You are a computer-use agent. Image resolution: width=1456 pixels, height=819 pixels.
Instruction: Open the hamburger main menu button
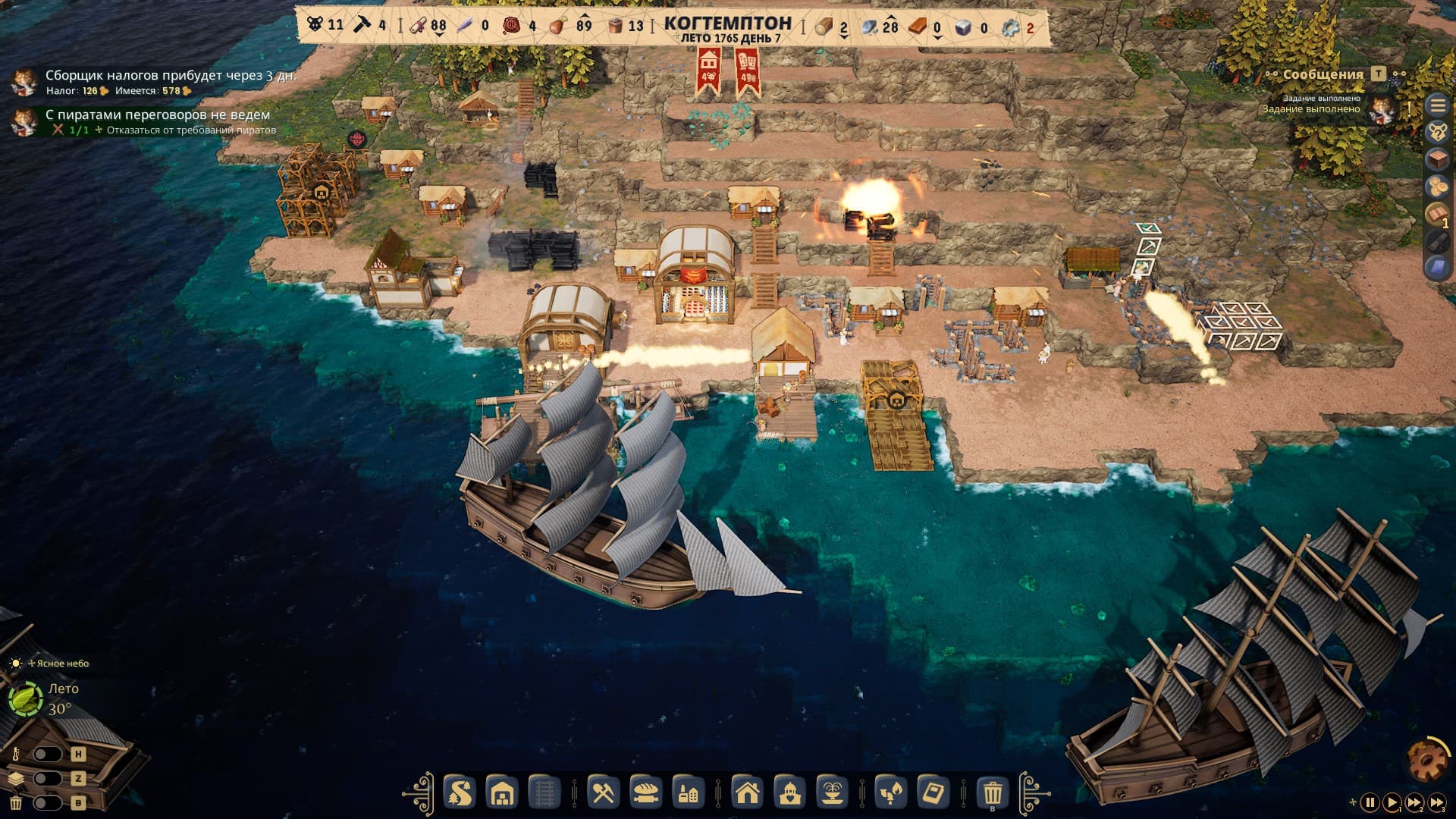tap(1438, 105)
